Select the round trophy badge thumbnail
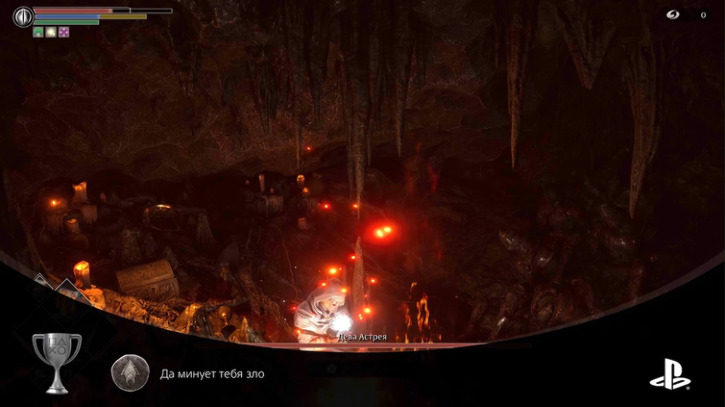Image resolution: width=725 pixels, height=407 pixels. (x=130, y=373)
